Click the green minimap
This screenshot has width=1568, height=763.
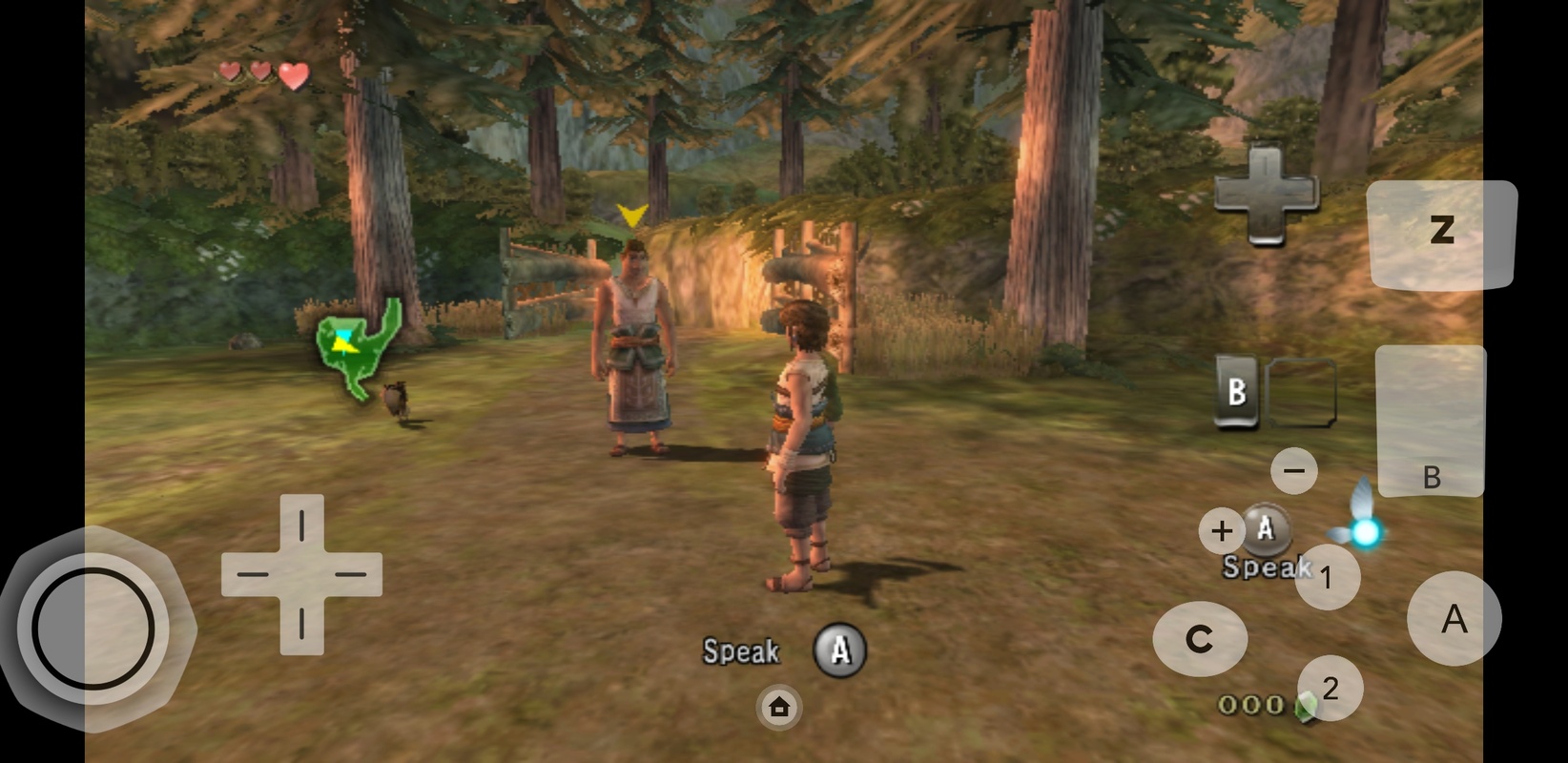[357, 349]
